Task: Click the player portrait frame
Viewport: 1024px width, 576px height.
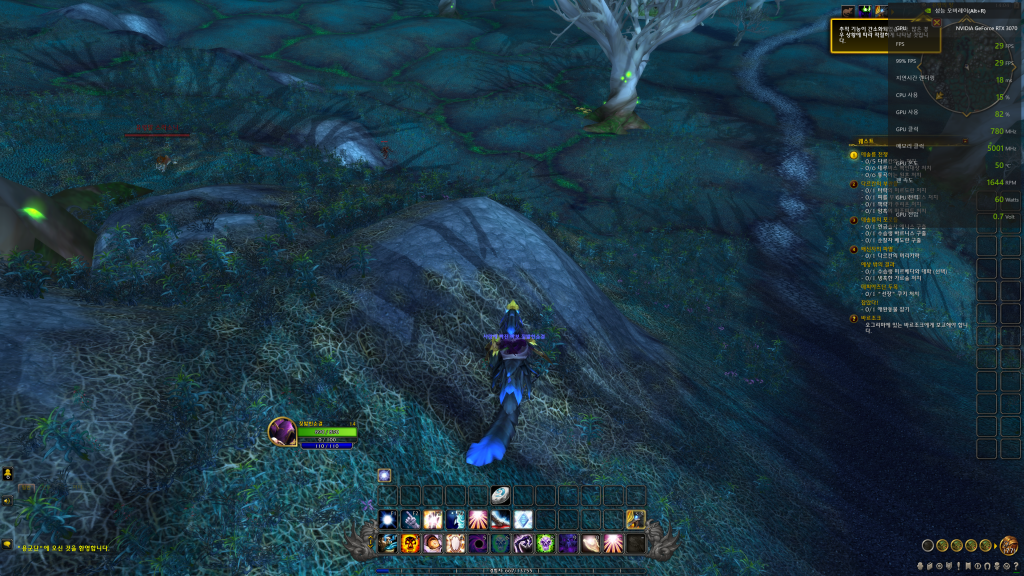Action: click(x=281, y=432)
